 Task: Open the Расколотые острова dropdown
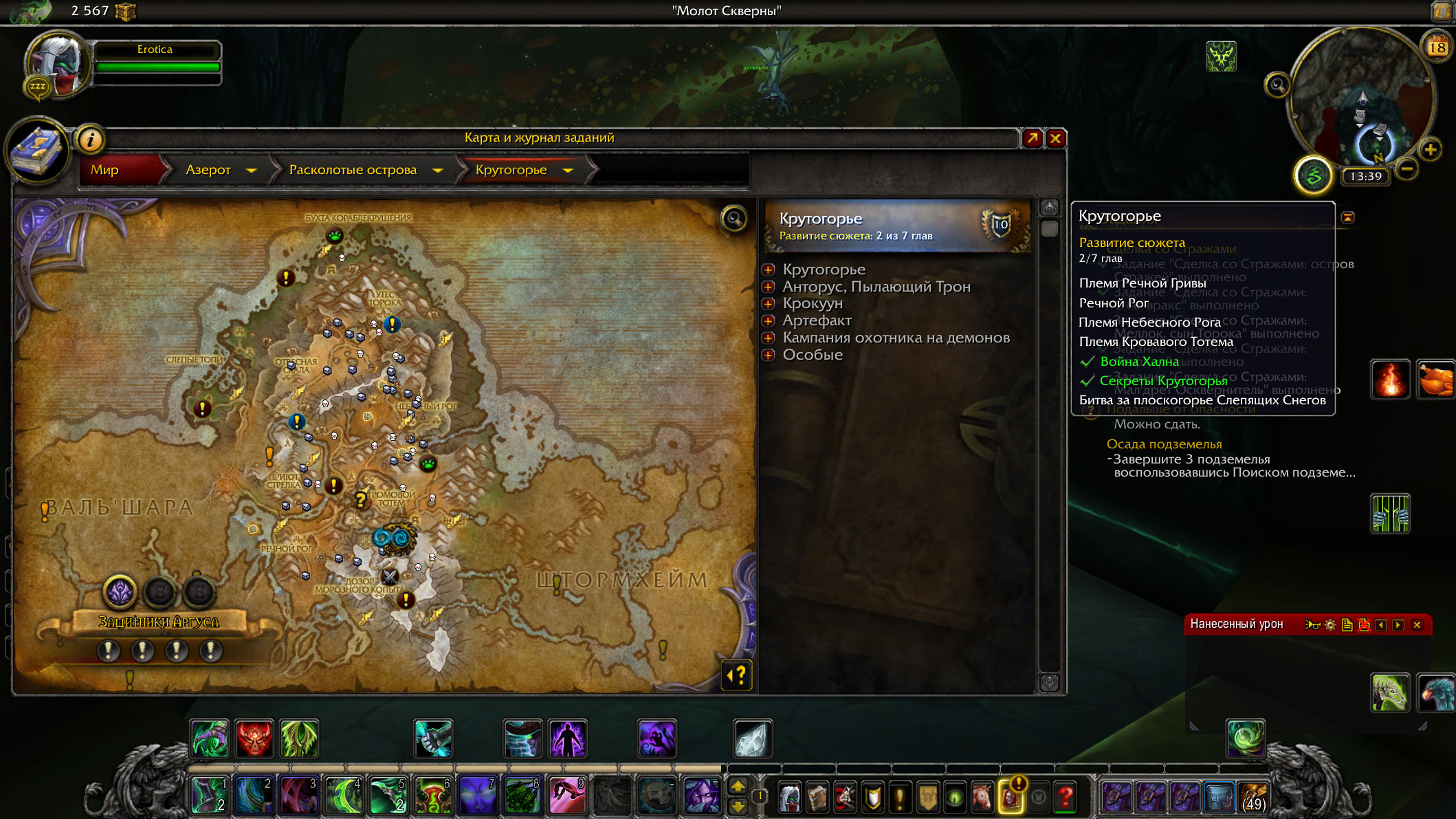coord(438,170)
